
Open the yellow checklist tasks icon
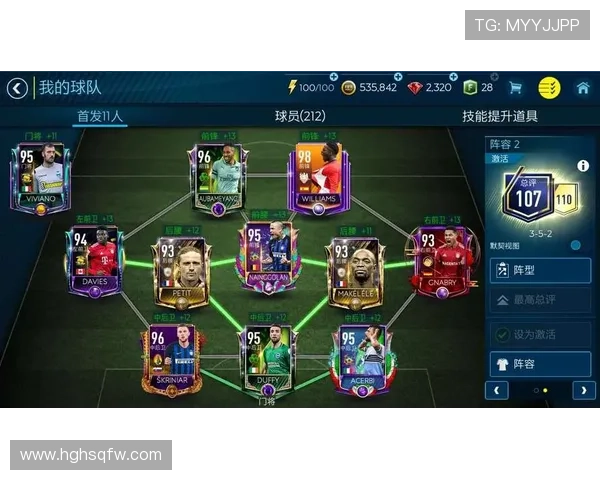click(549, 88)
